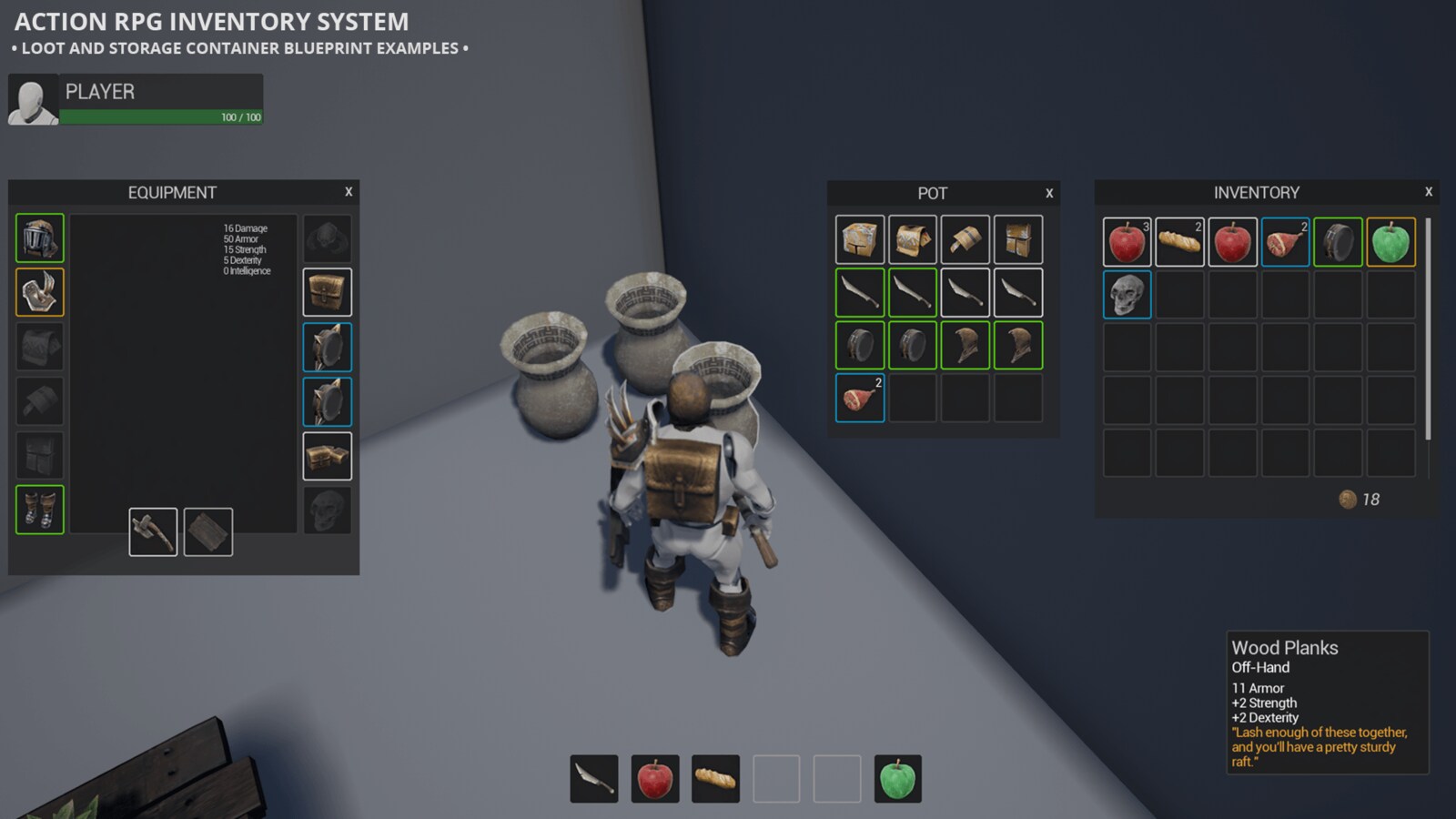
Task: Select the green apple in the orange-highlighted slot
Action: [x=1390, y=242]
